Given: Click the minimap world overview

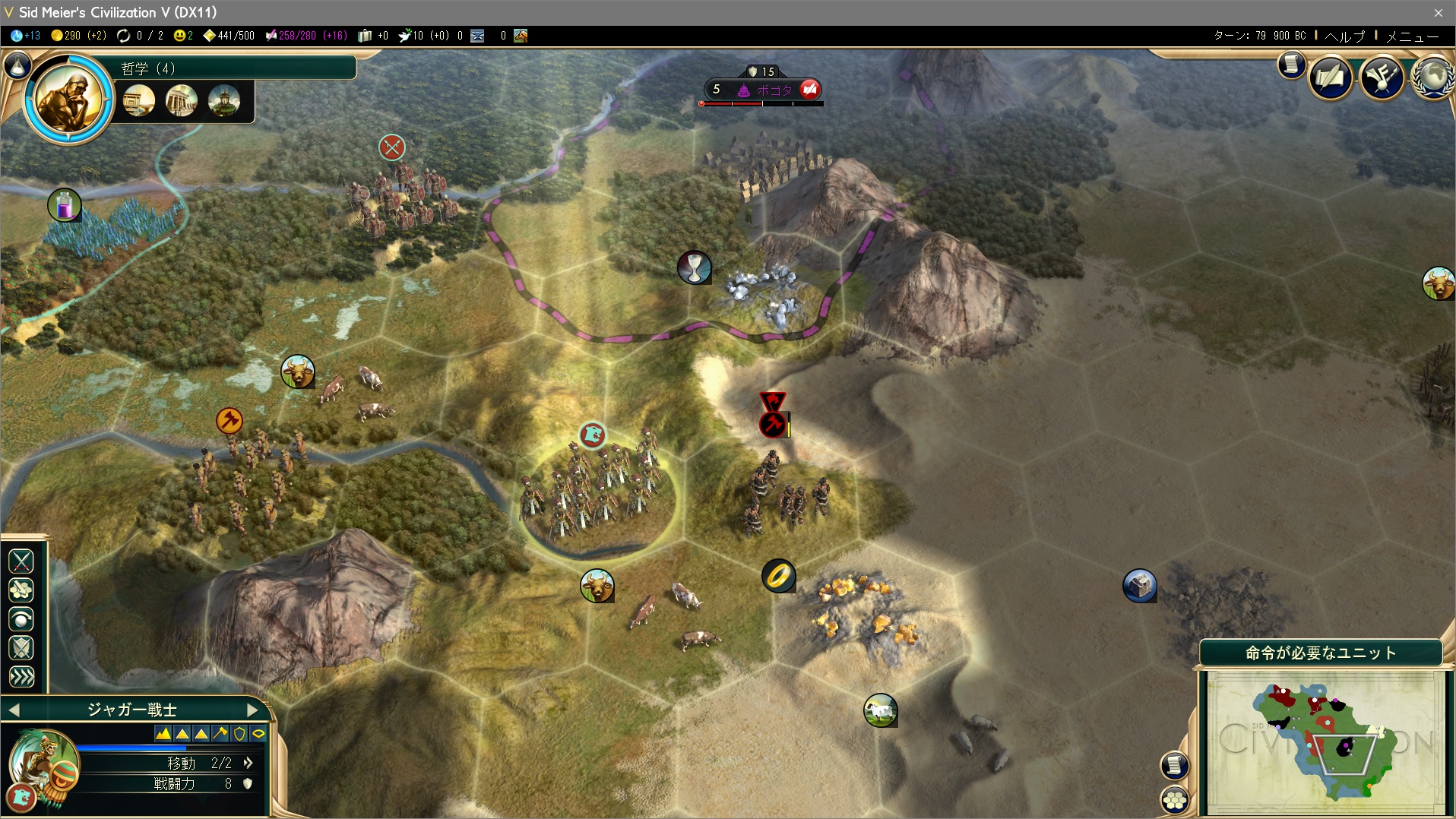Looking at the screenshot, I should tap(1325, 741).
